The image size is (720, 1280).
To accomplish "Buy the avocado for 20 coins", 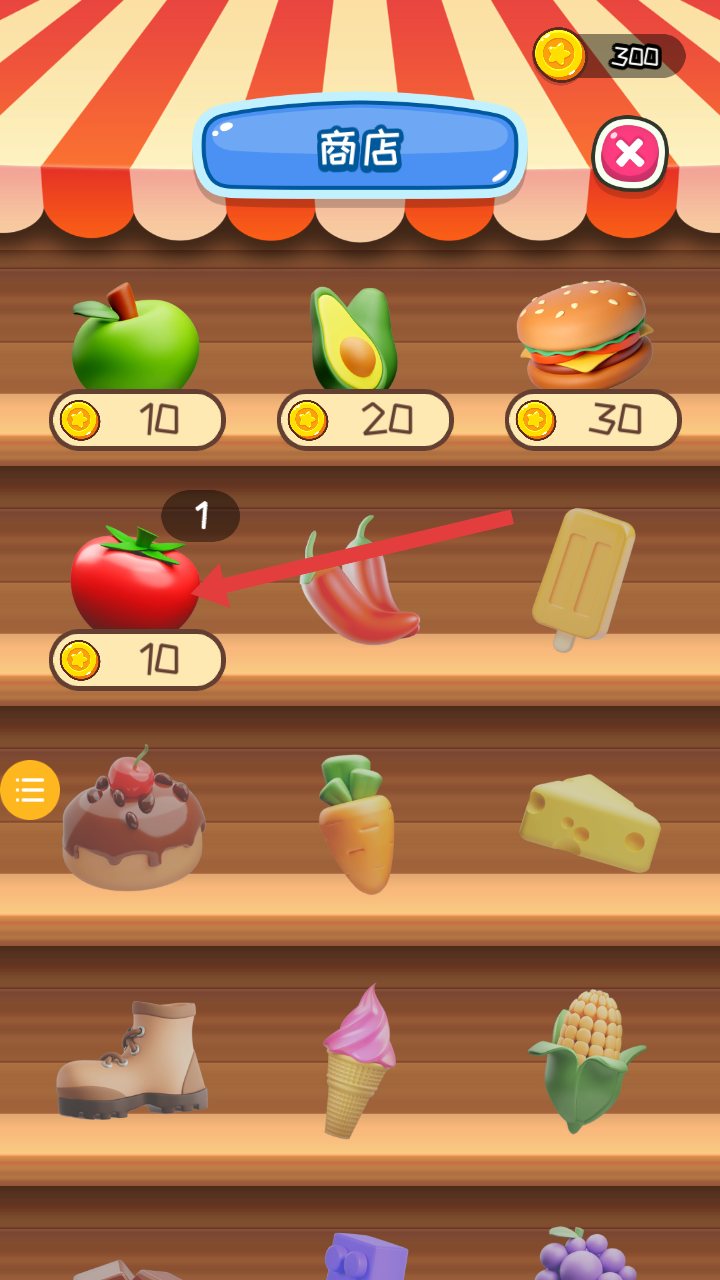I will pyautogui.click(x=365, y=420).
